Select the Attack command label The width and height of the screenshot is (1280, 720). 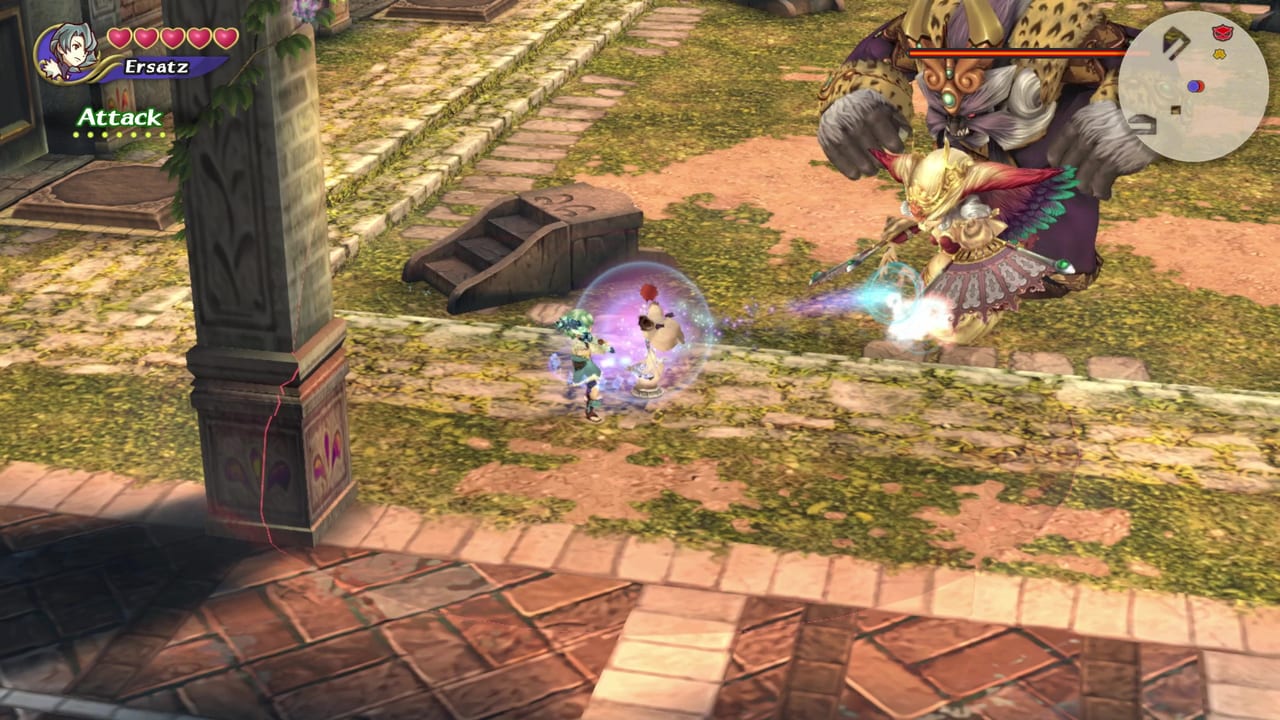120,118
